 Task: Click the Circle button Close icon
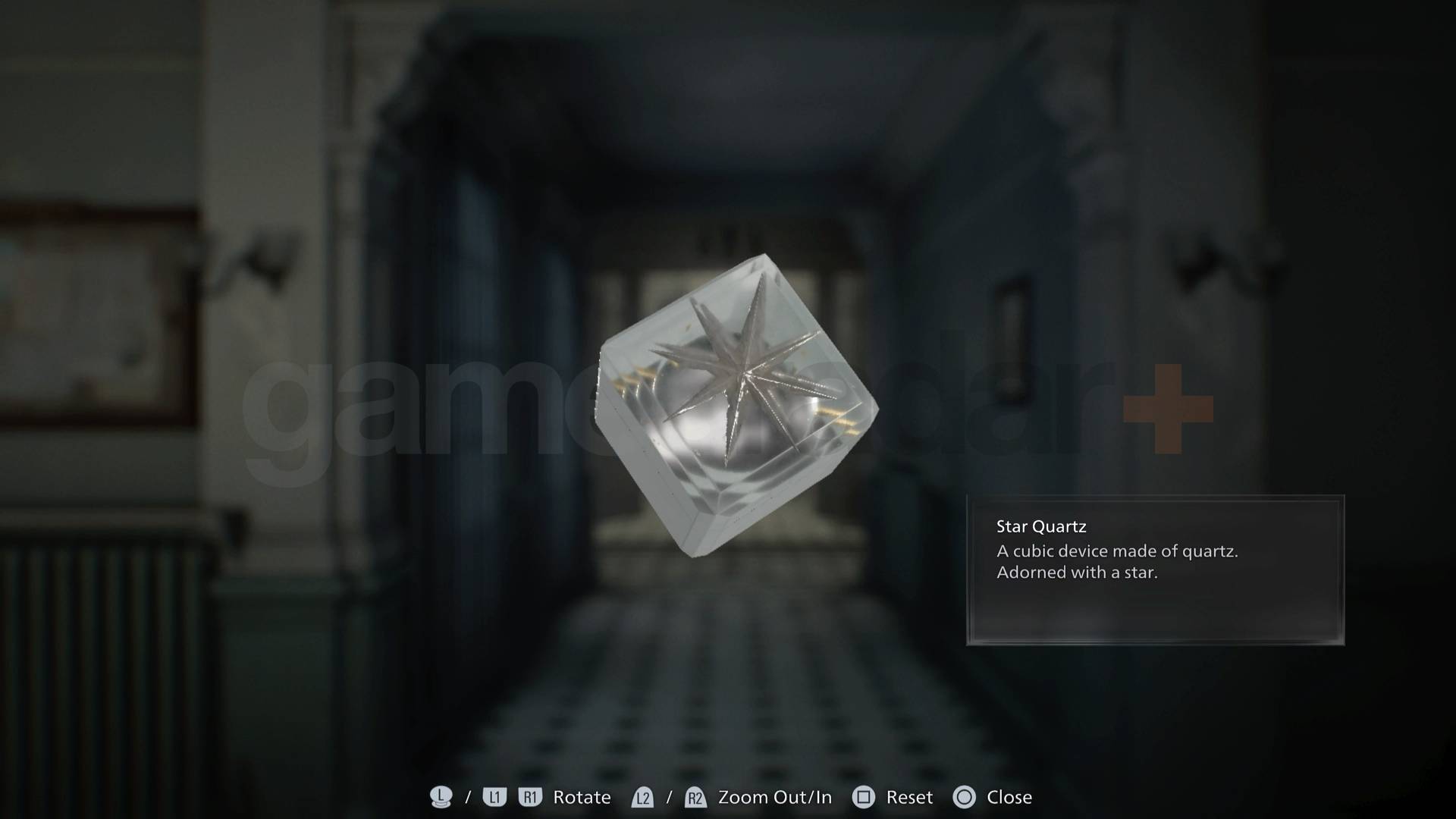966,797
